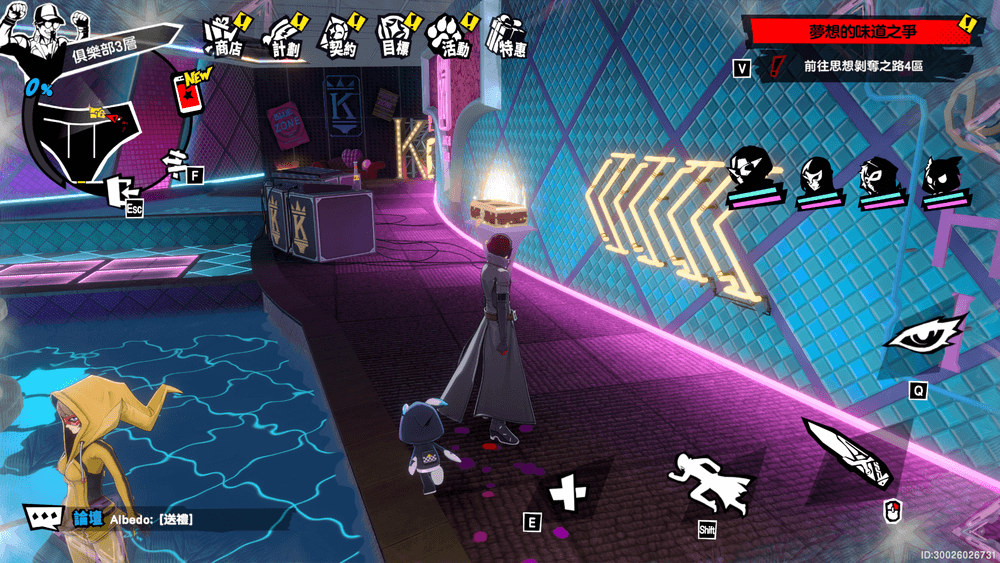Click the signpost icon beside the minimap
Viewport: 1000px width, 563px height.
[177, 160]
